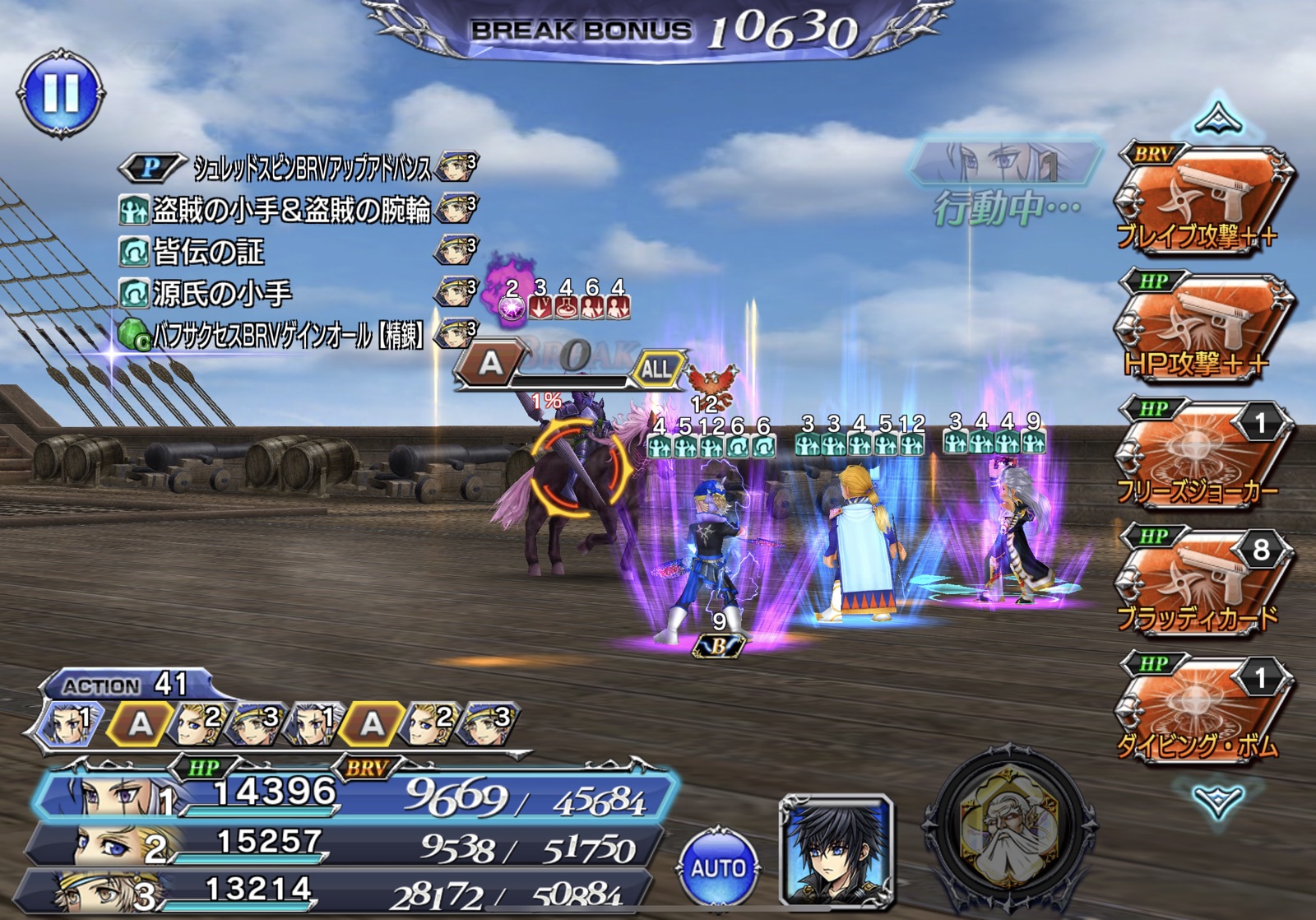The image size is (1316, 920).
Task: Pause the battle with the blue pause button
Action: (x=62, y=93)
